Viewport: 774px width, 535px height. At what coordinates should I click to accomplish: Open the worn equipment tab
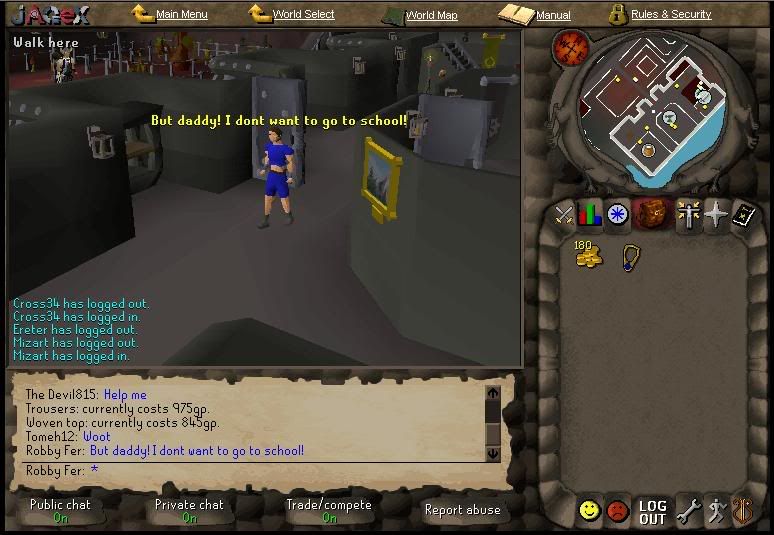pos(687,214)
